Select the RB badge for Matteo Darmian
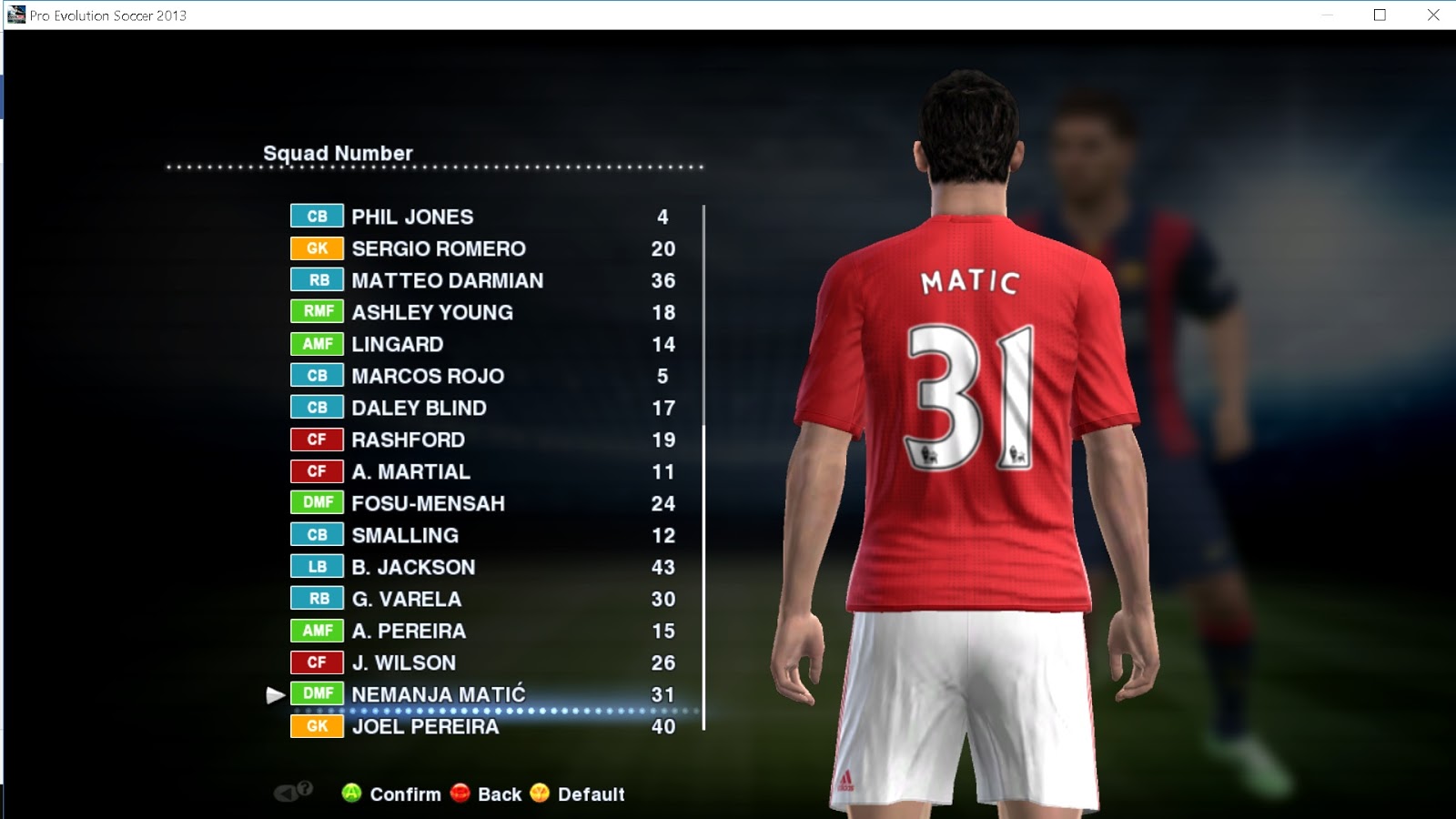Viewport: 1456px width, 819px height. tap(315, 280)
